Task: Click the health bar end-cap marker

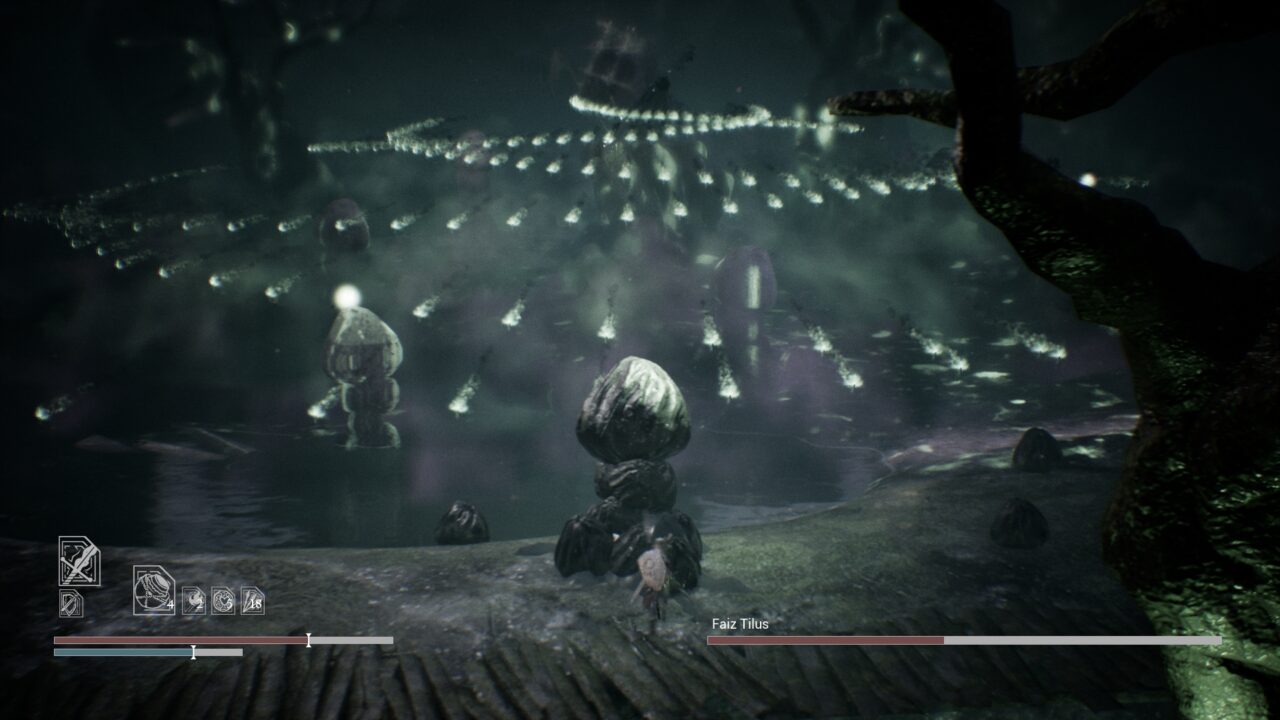Action: click(307, 640)
